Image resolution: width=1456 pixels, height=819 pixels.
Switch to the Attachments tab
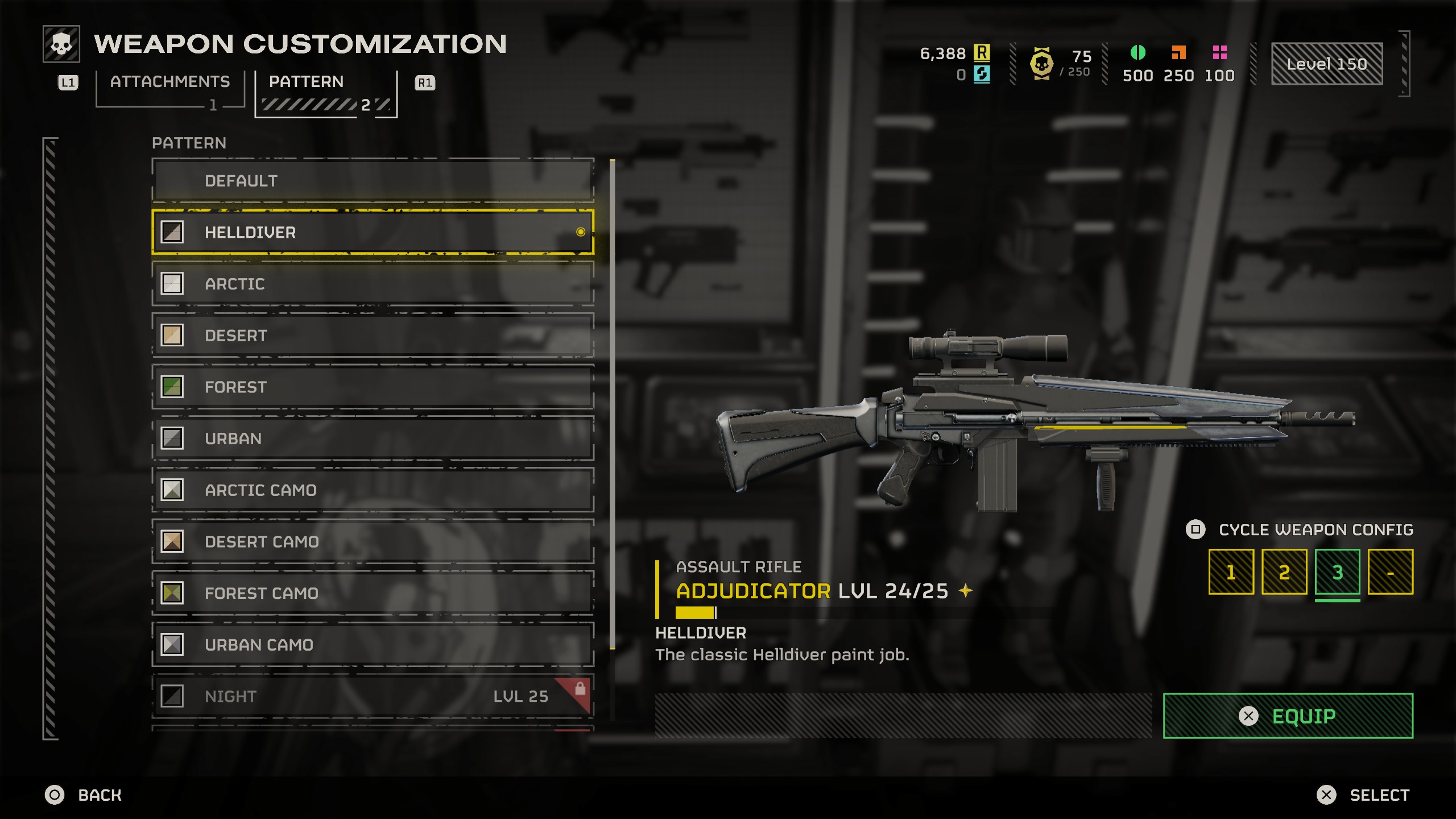pos(169,82)
